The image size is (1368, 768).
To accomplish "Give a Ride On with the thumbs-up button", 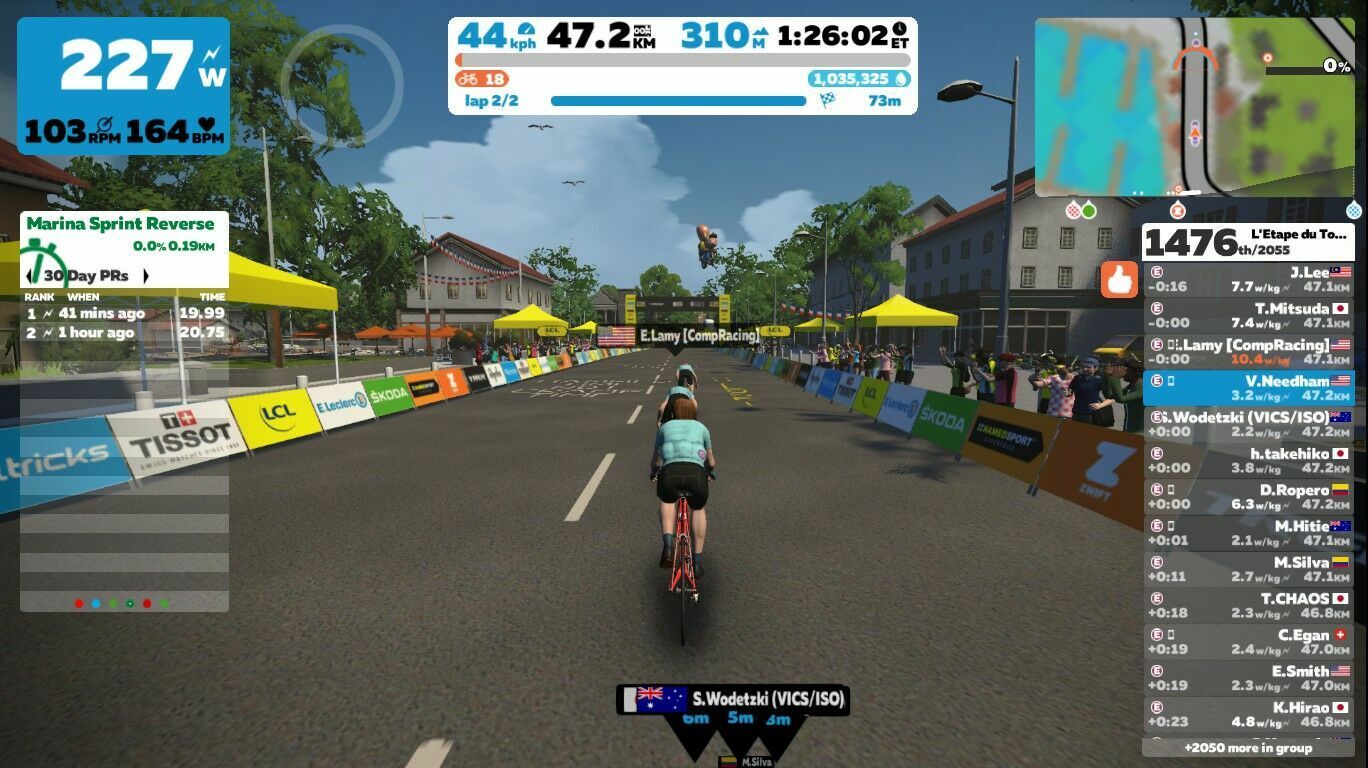I will (1119, 280).
